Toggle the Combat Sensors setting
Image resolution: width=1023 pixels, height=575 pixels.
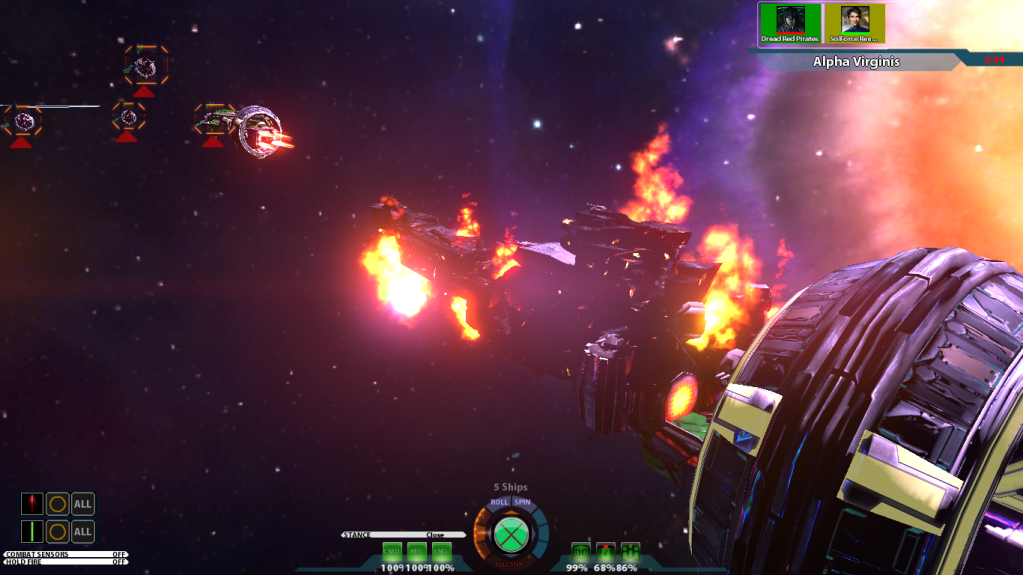point(66,554)
